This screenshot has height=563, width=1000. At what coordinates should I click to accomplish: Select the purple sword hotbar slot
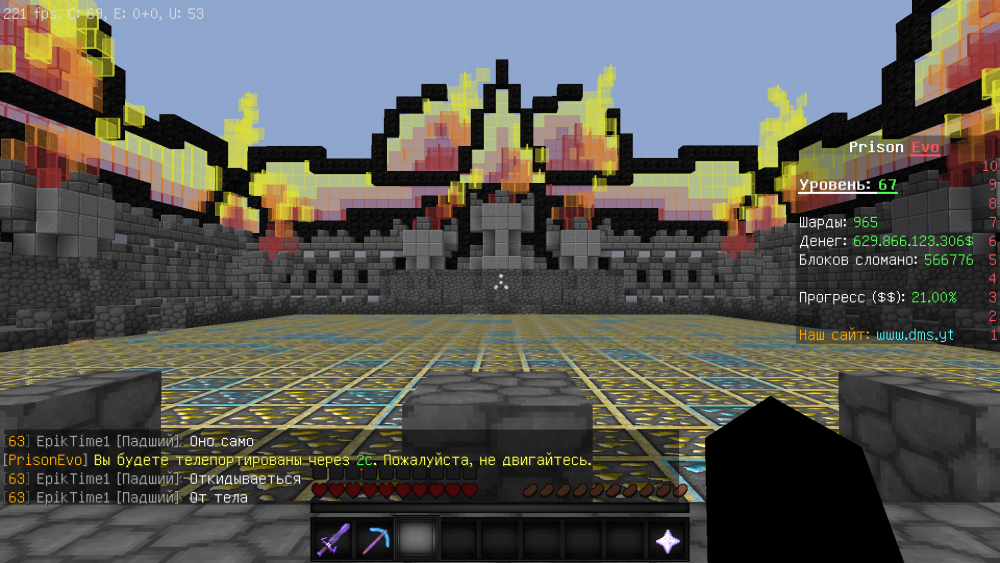click(333, 541)
